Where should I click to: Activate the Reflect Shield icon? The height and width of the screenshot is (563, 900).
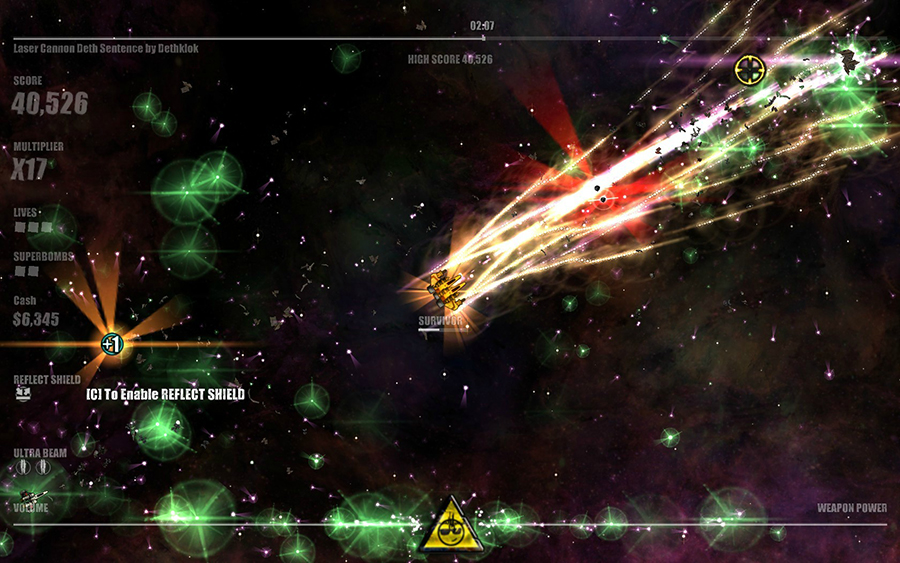[x=24, y=394]
